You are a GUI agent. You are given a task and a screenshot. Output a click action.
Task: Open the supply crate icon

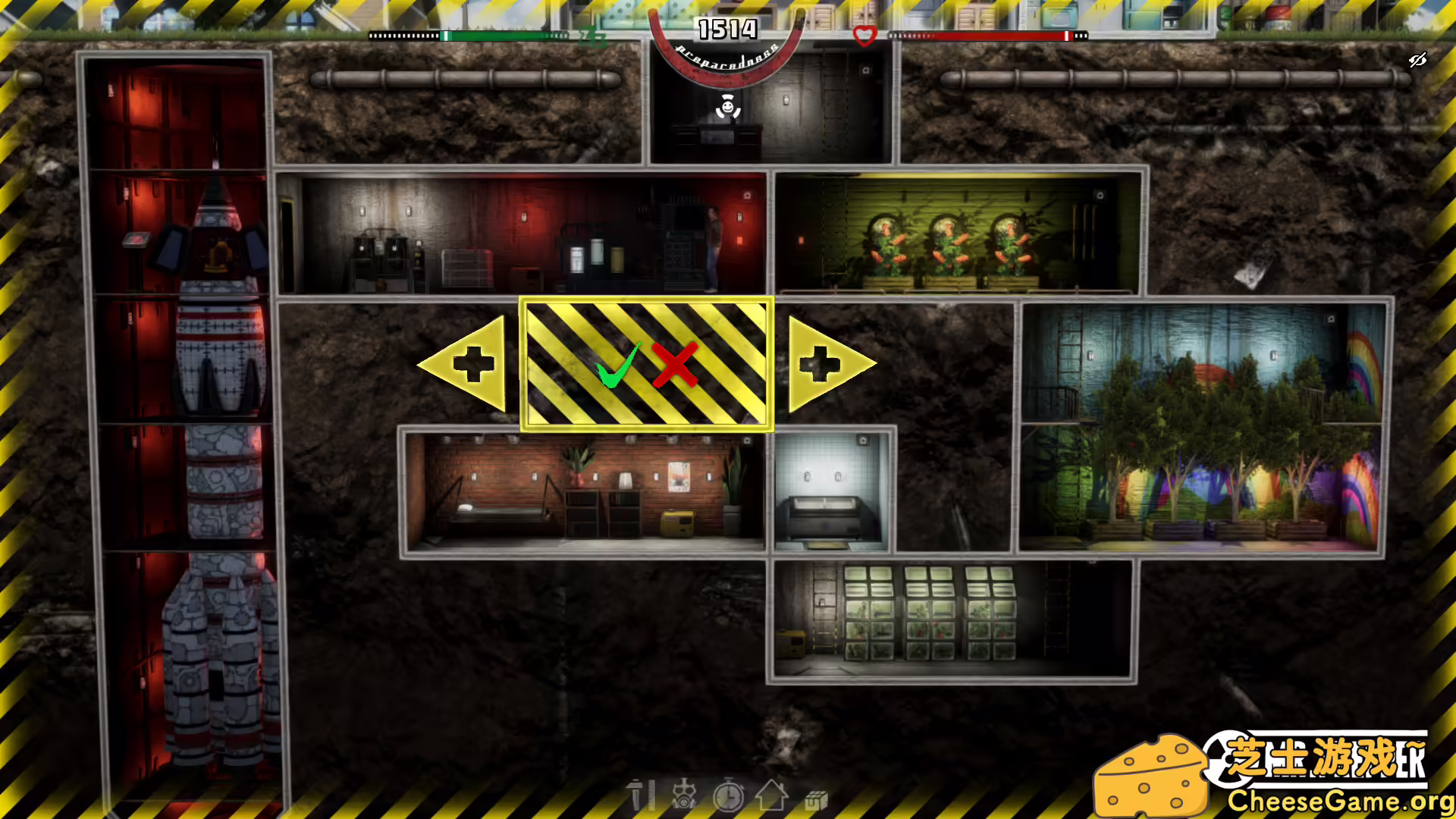click(x=815, y=798)
